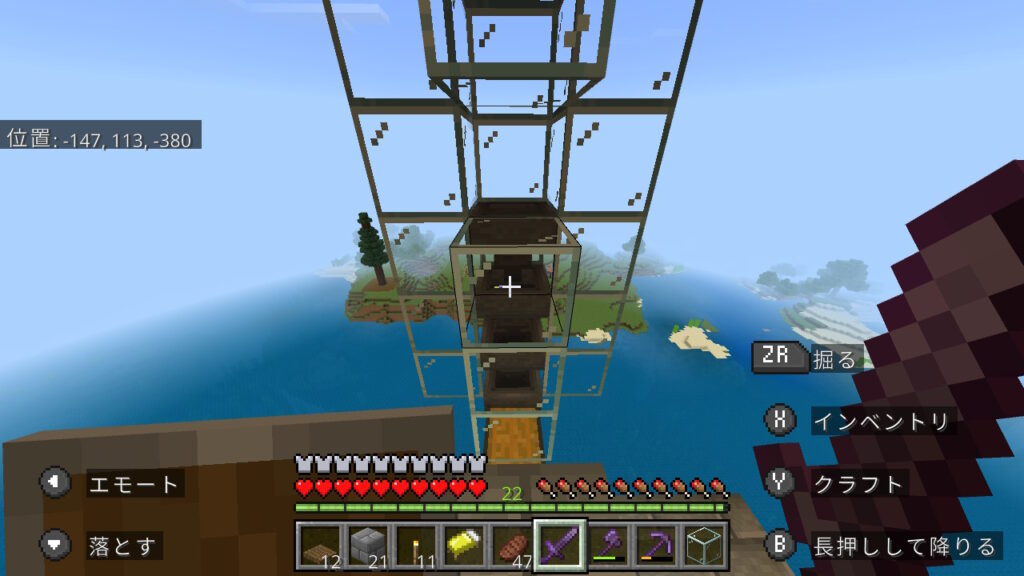The height and width of the screenshot is (576, 1024).
Task: Select the stone bricks hotbar slot
Action: 367,544
